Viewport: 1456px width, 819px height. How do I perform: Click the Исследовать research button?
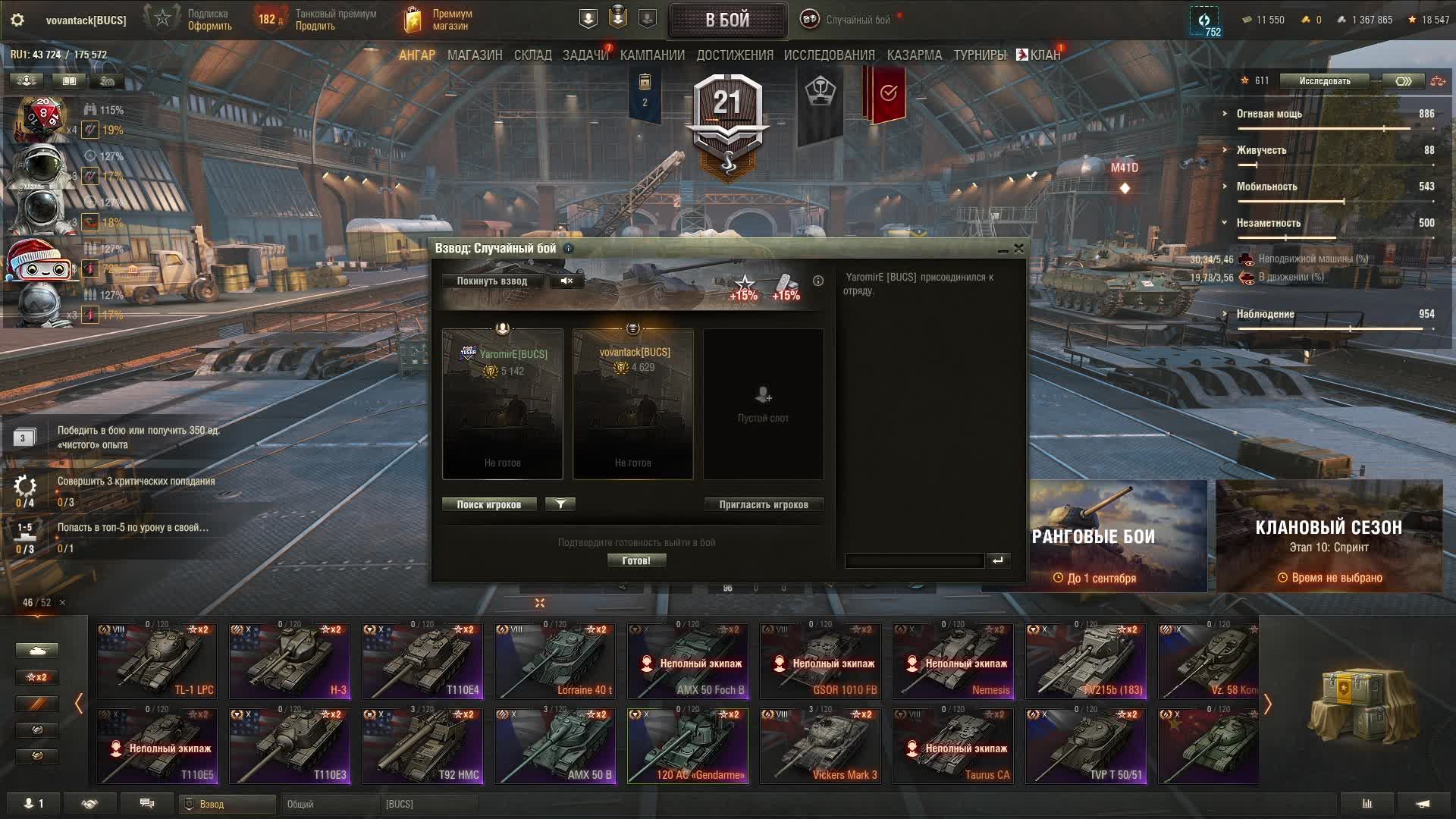1324,81
